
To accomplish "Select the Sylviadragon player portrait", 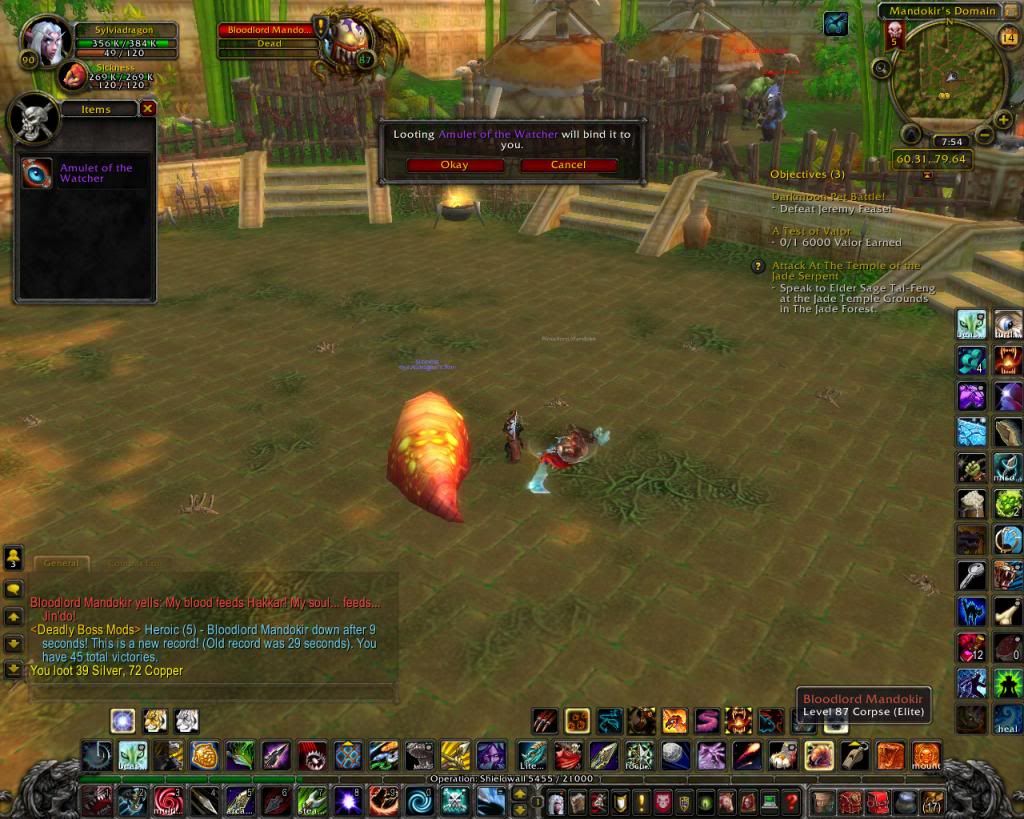I will tap(44, 42).
